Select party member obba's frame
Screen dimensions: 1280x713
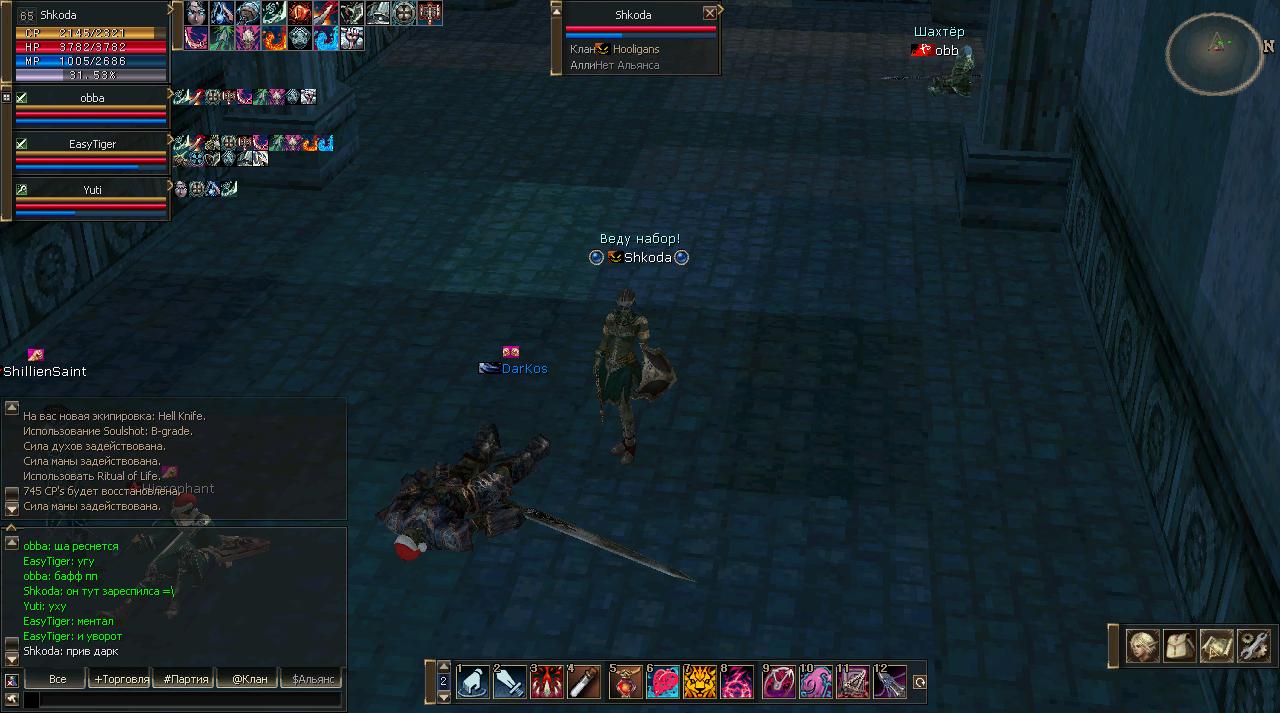point(91,107)
